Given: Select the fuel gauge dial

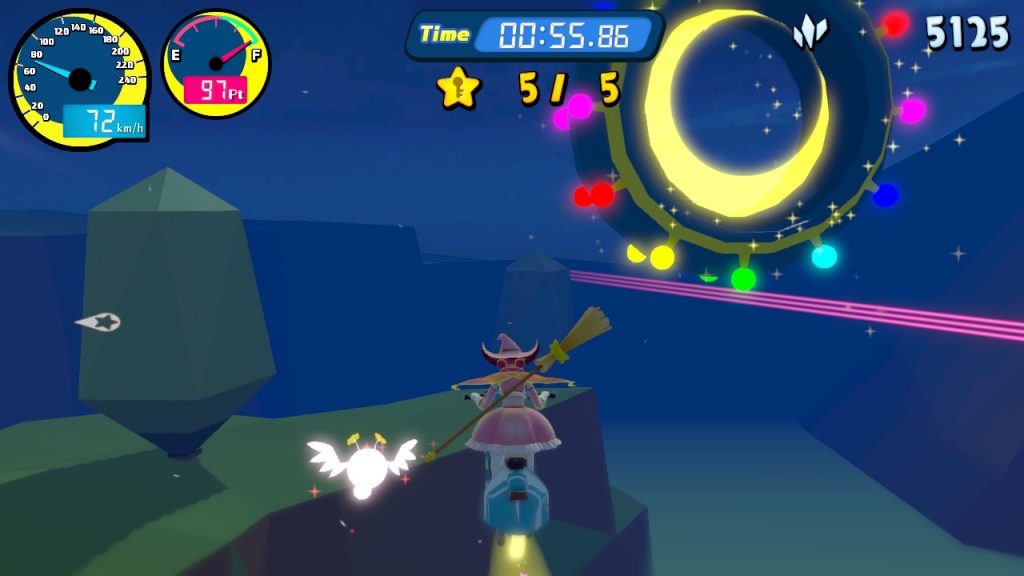Looking at the screenshot, I should point(215,63).
